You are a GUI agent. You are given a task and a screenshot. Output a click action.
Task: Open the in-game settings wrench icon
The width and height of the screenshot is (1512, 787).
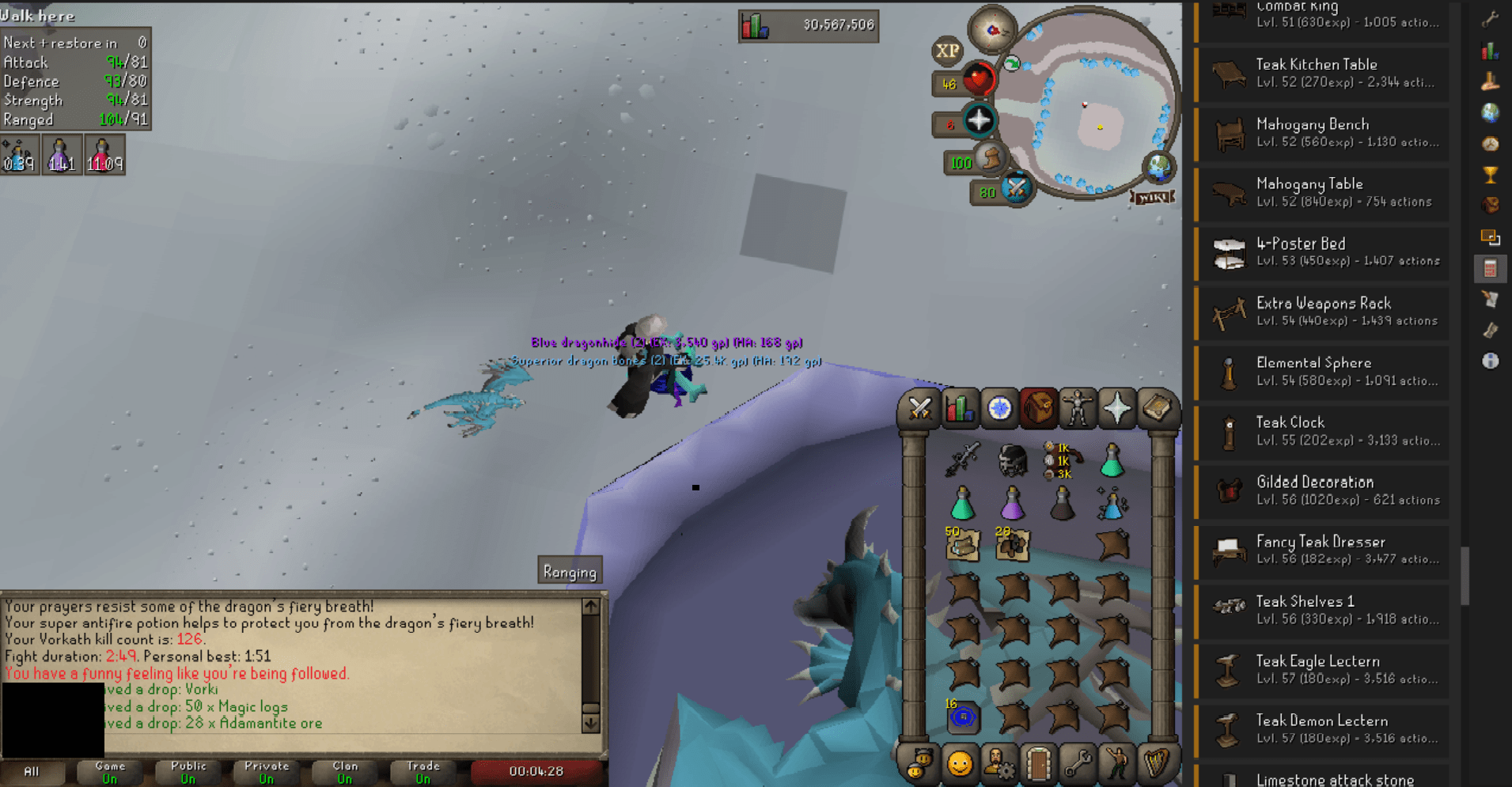pyautogui.click(x=1078, y=763)
